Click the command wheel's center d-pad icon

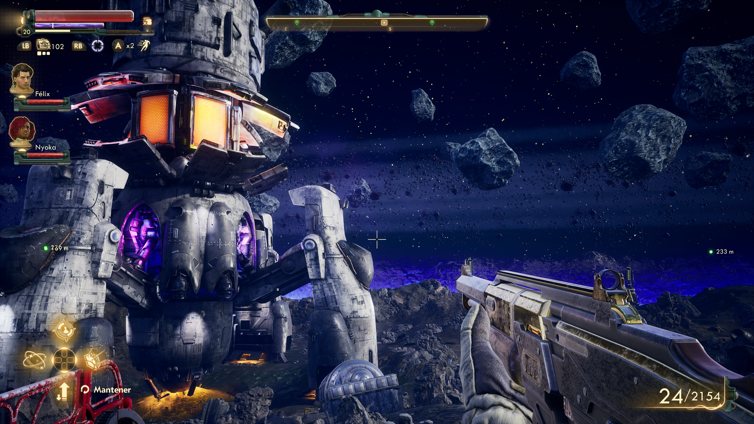pos(64,358)
